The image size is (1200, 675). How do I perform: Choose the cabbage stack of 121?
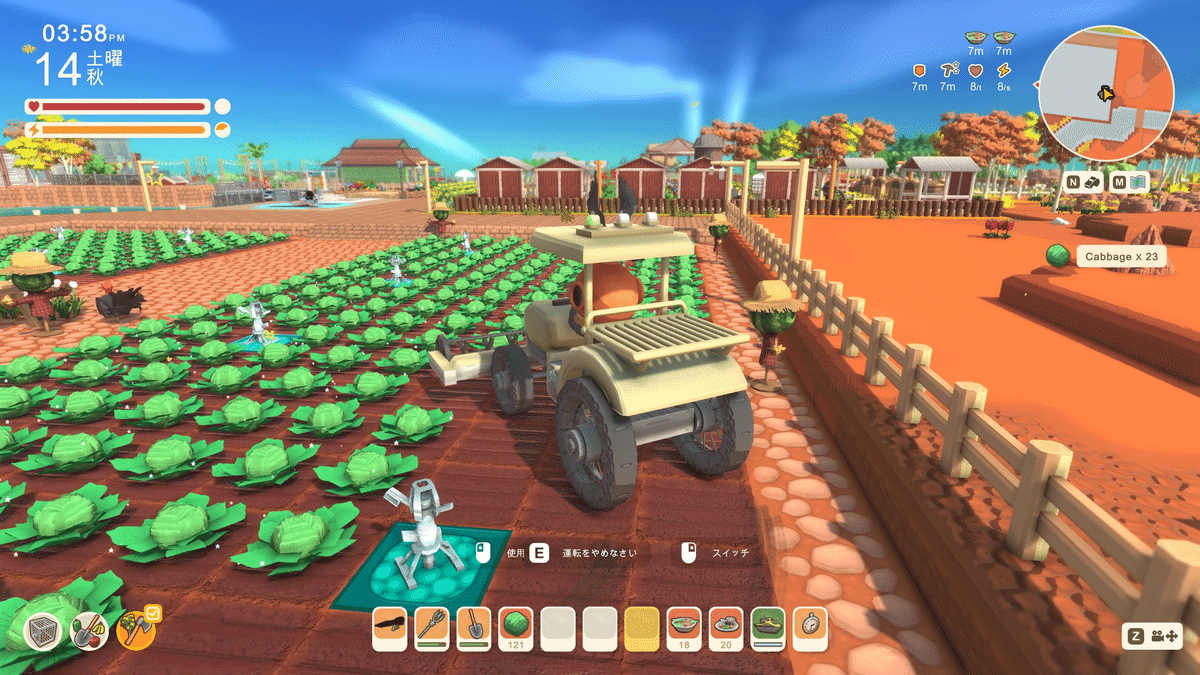click(x=516, y=627)
